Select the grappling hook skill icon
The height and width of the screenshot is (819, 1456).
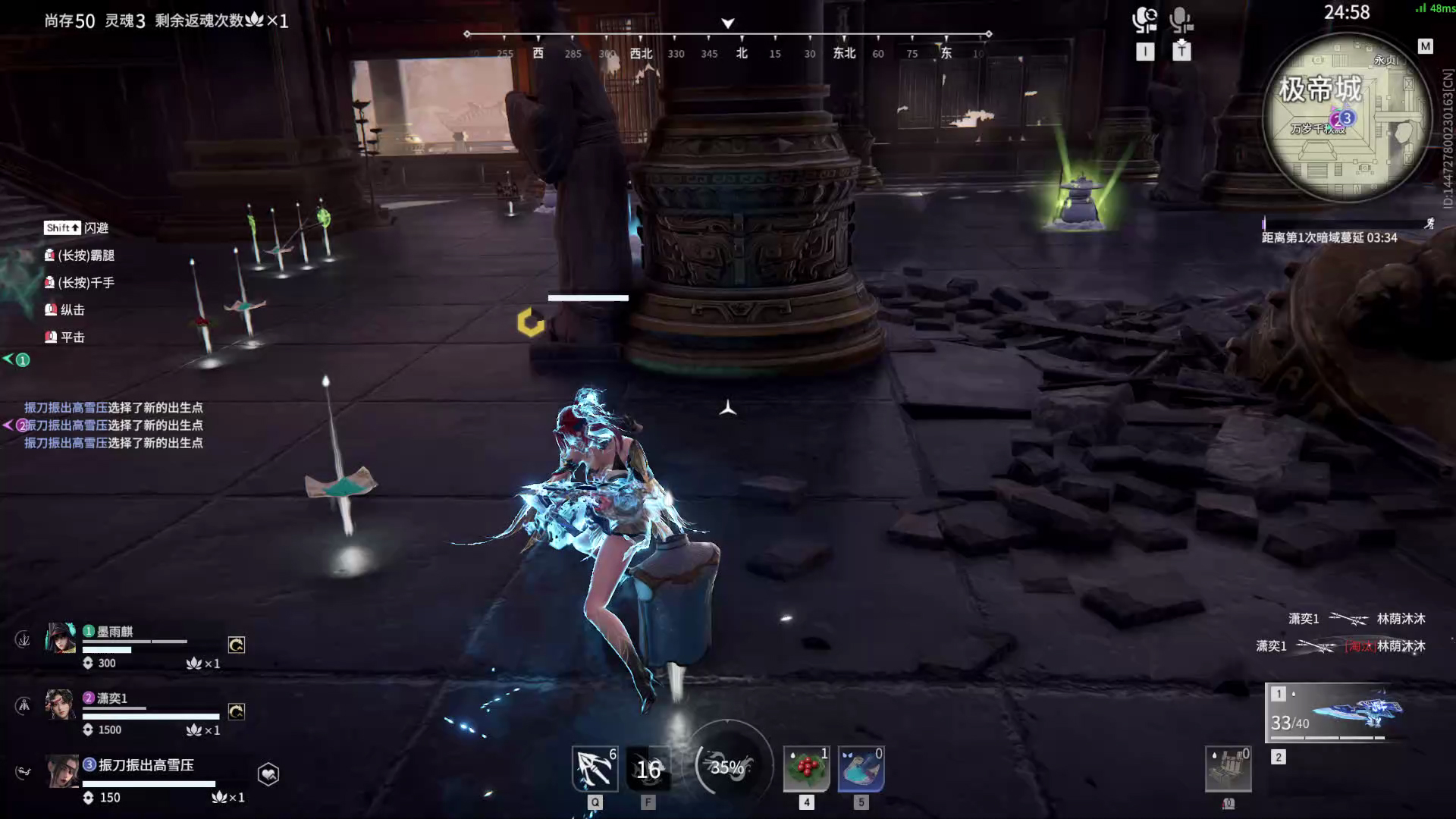pos(595,768)
